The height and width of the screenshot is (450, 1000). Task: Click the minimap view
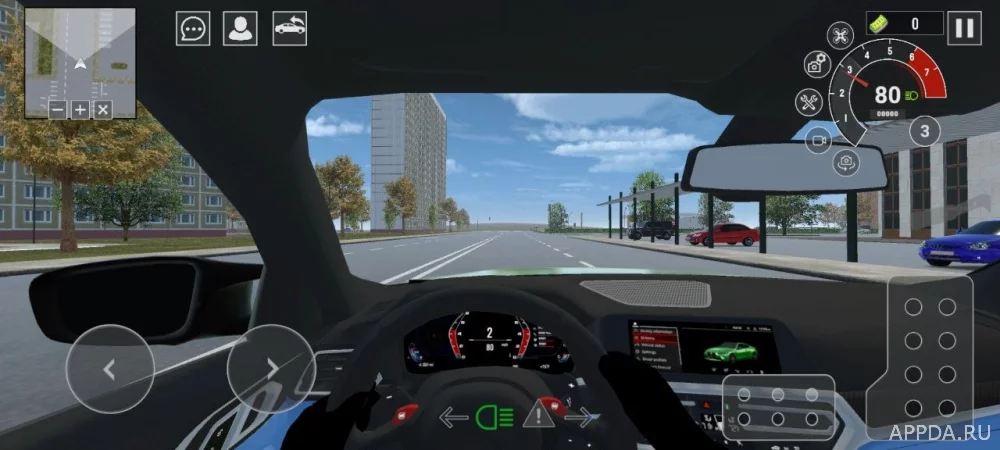[x=80, y=55]
